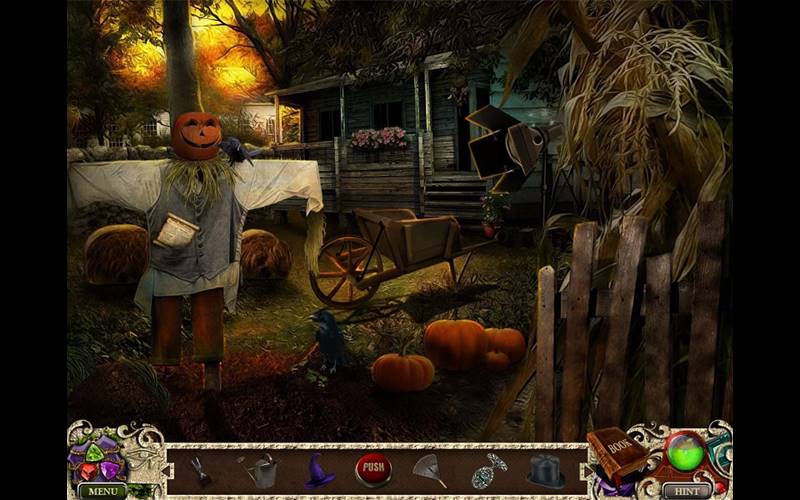Pick the black top hat item
Screen dimensions: 800x500
coord(545,470)
